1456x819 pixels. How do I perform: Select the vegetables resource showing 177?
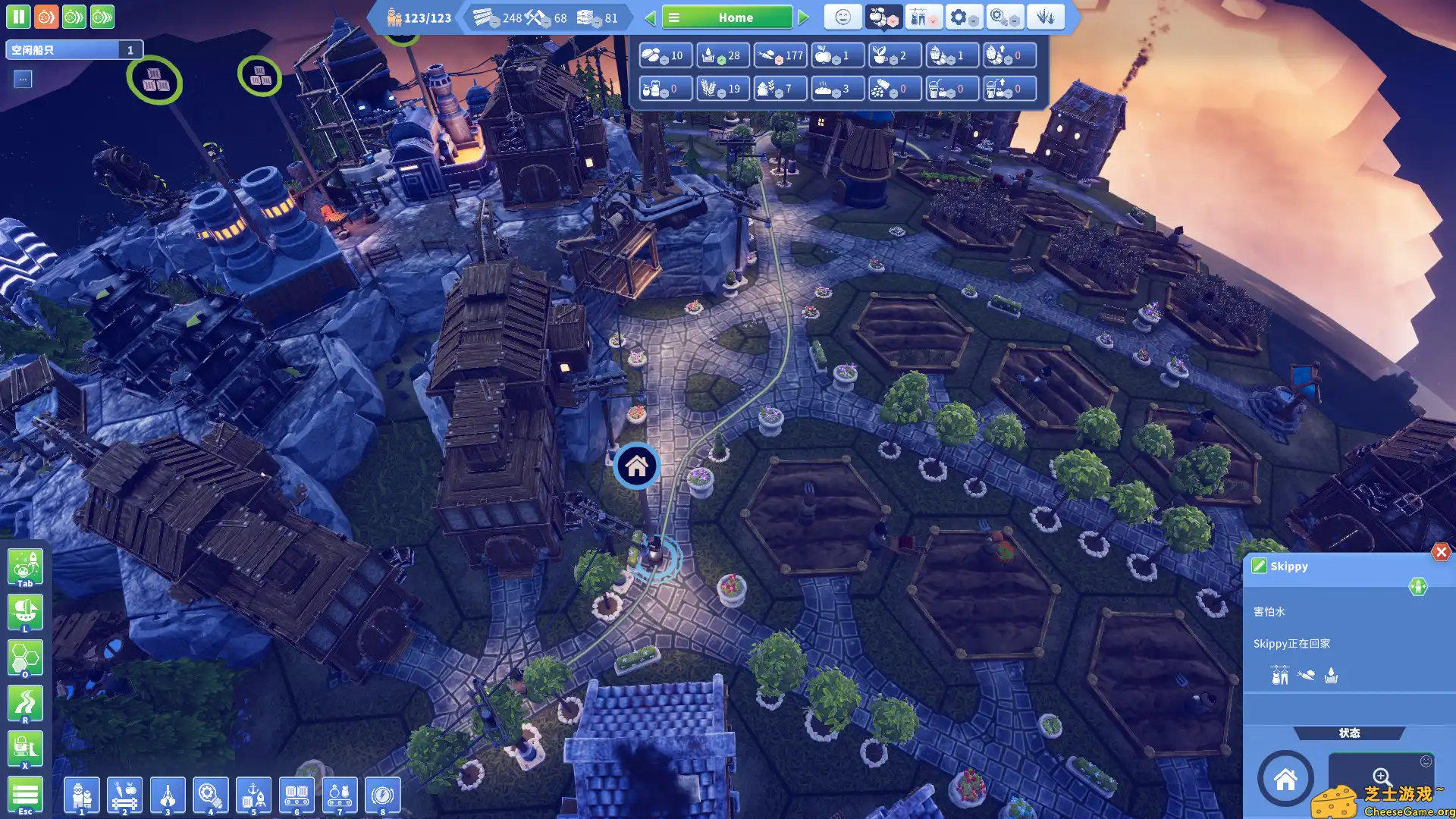780,55
